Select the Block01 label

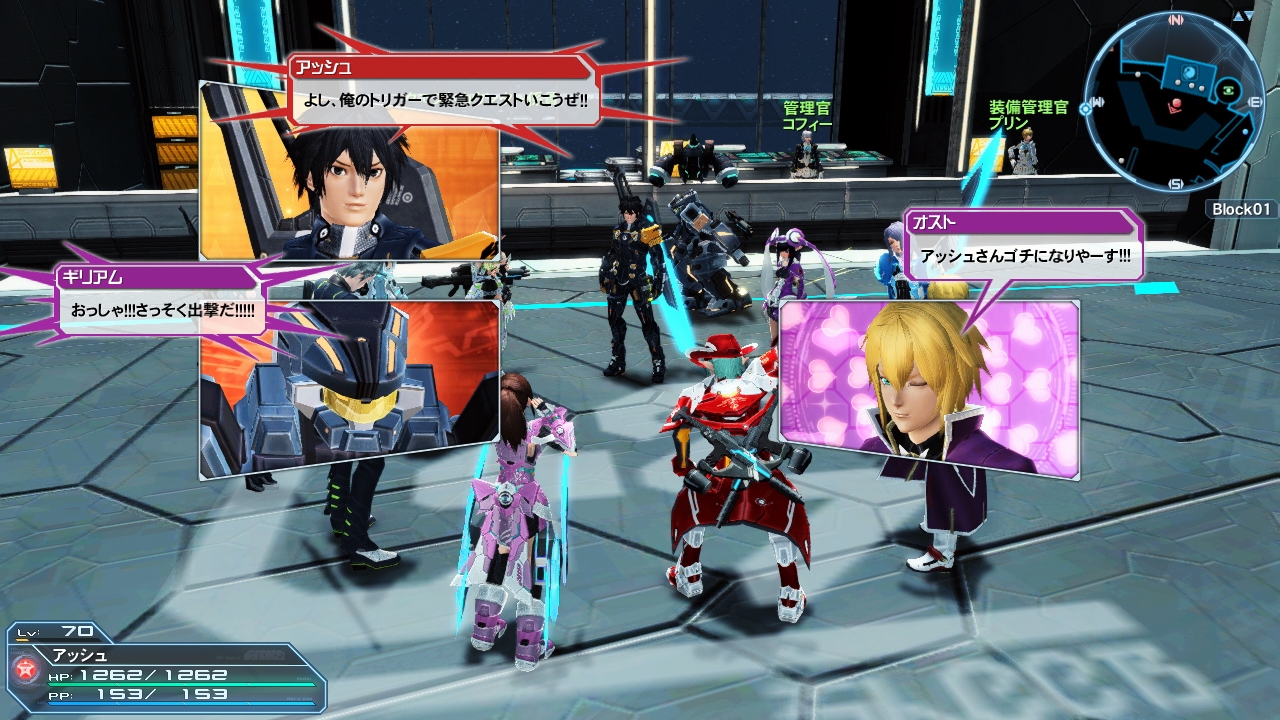click(x=1241, y=209)
